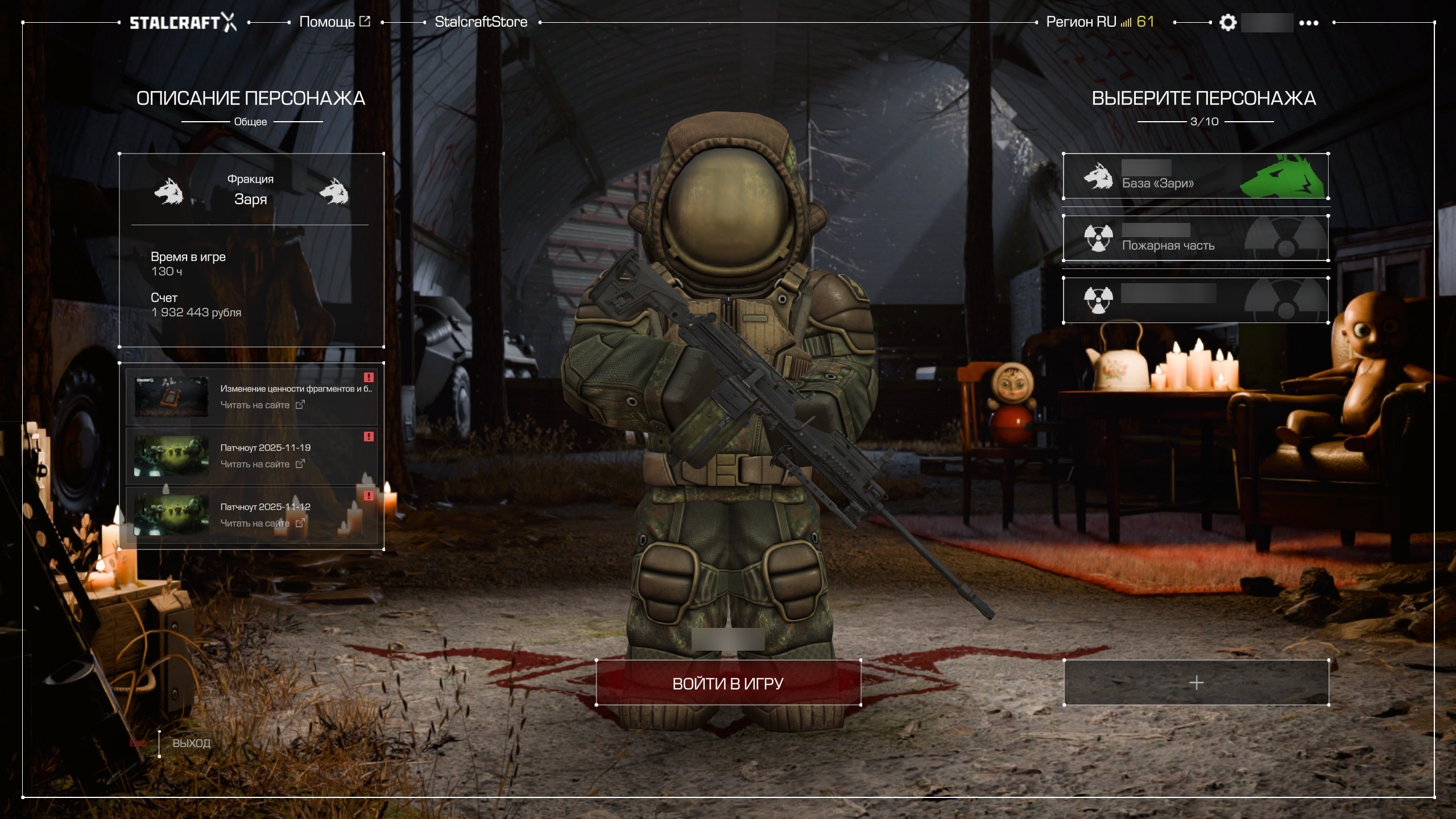Add a new character with plus button
The image size is (1456, 819).
[x=1196, y=682]
